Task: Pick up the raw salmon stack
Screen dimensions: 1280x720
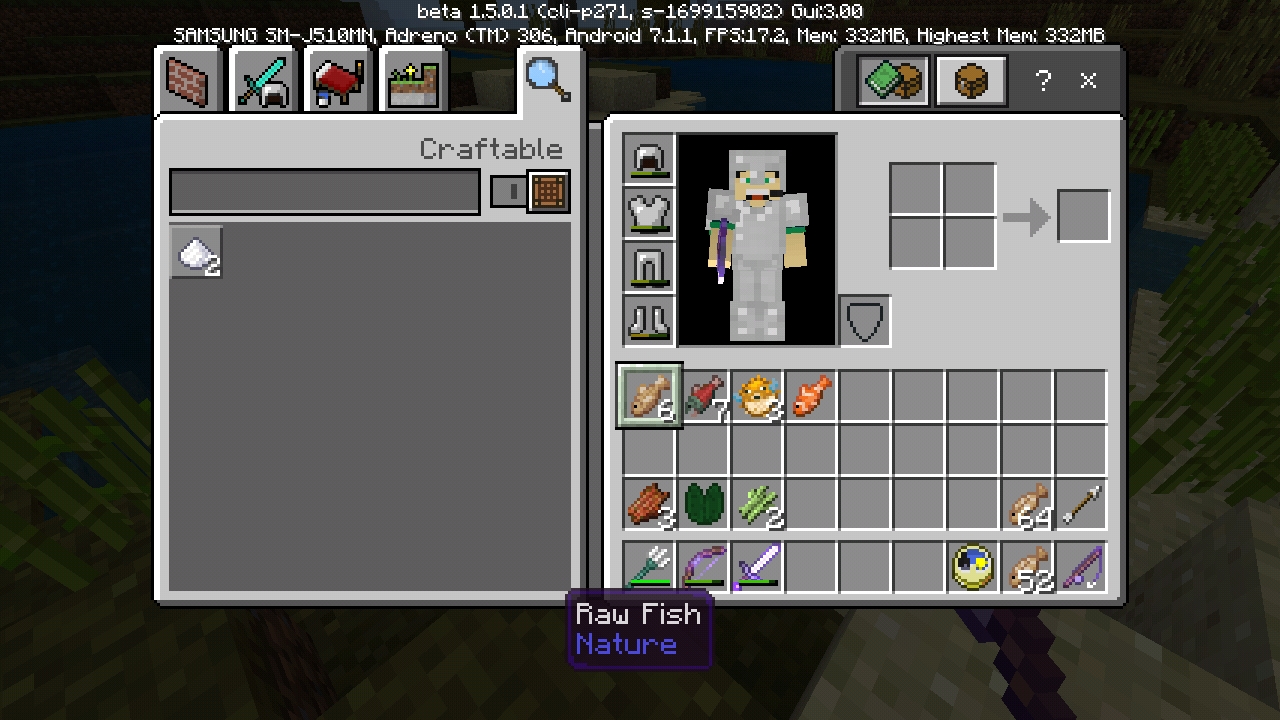Action: 704,397
